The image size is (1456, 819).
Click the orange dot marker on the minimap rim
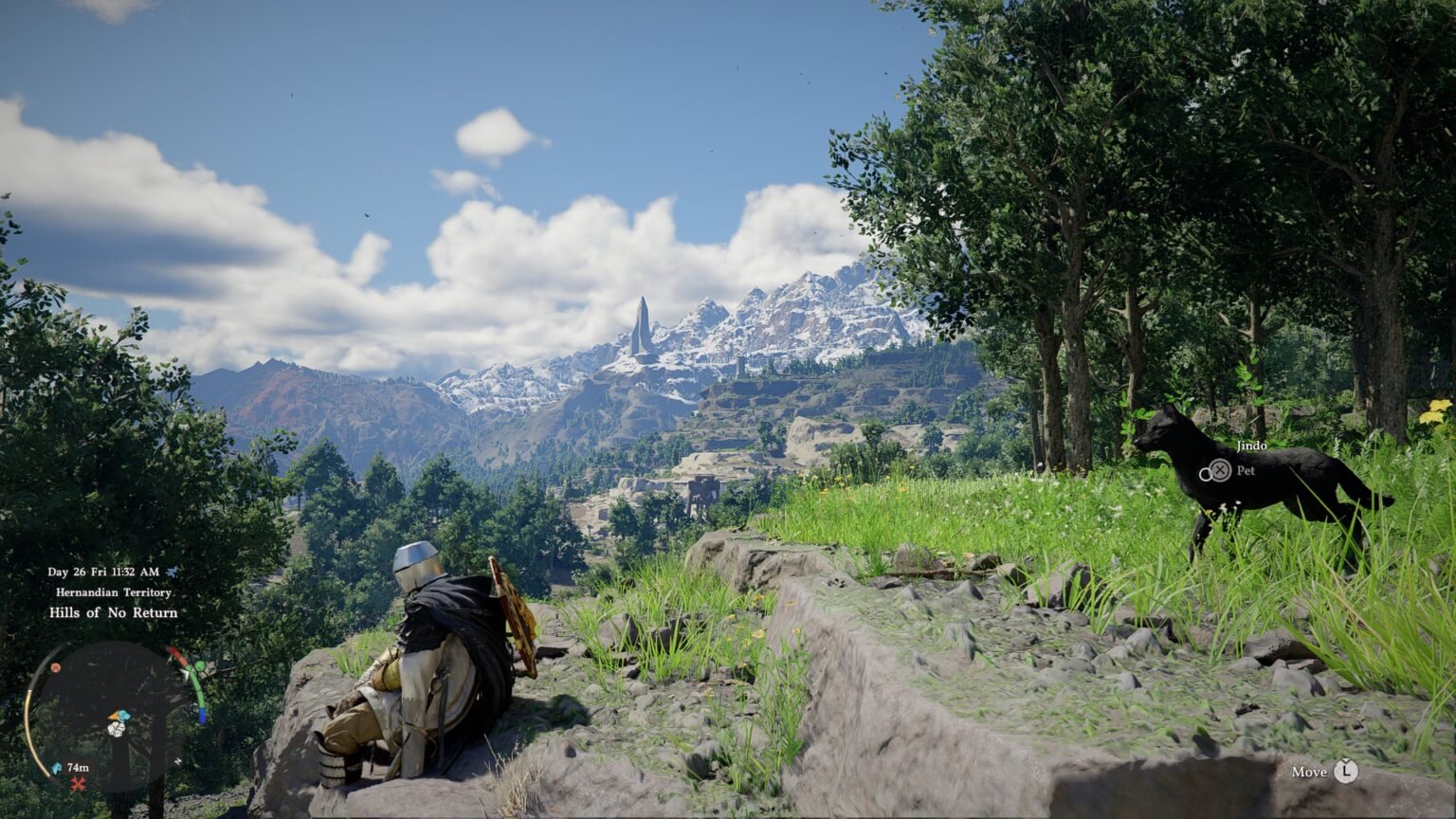tap(56, 667)
